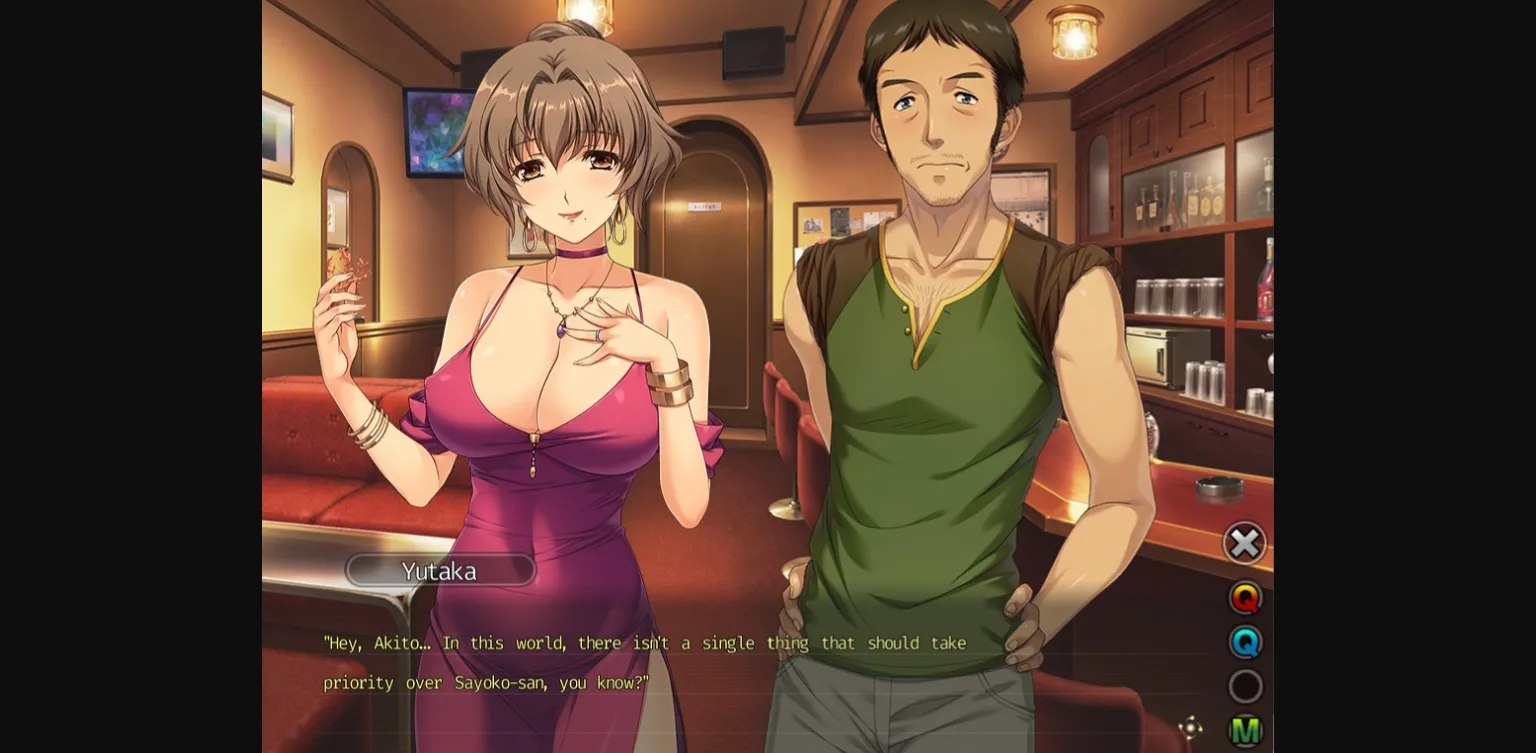Quick load with the blue Q icon
The height and width of the screenshot is (753, 1536).
click(x=1245, y=642)
